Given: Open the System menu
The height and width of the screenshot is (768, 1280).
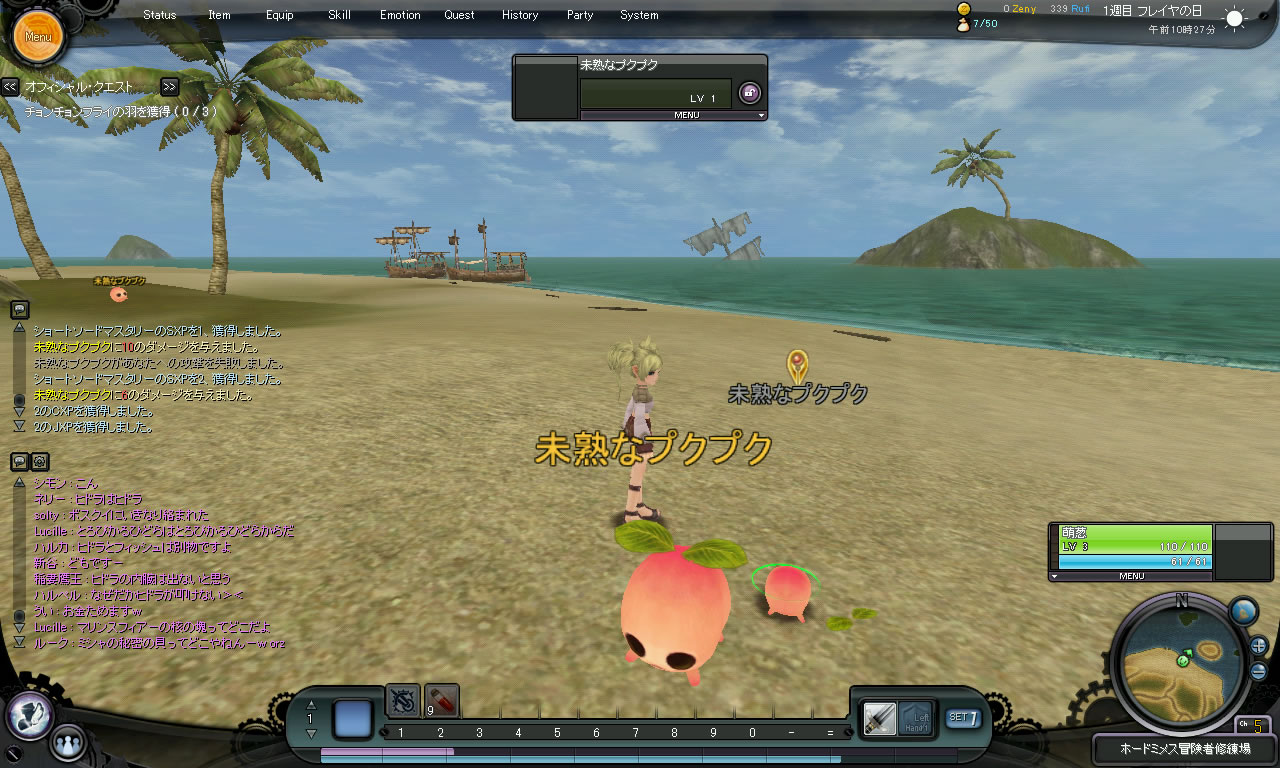Looking at the screenshot, I should pyautogui.click(x=639, y=15).
